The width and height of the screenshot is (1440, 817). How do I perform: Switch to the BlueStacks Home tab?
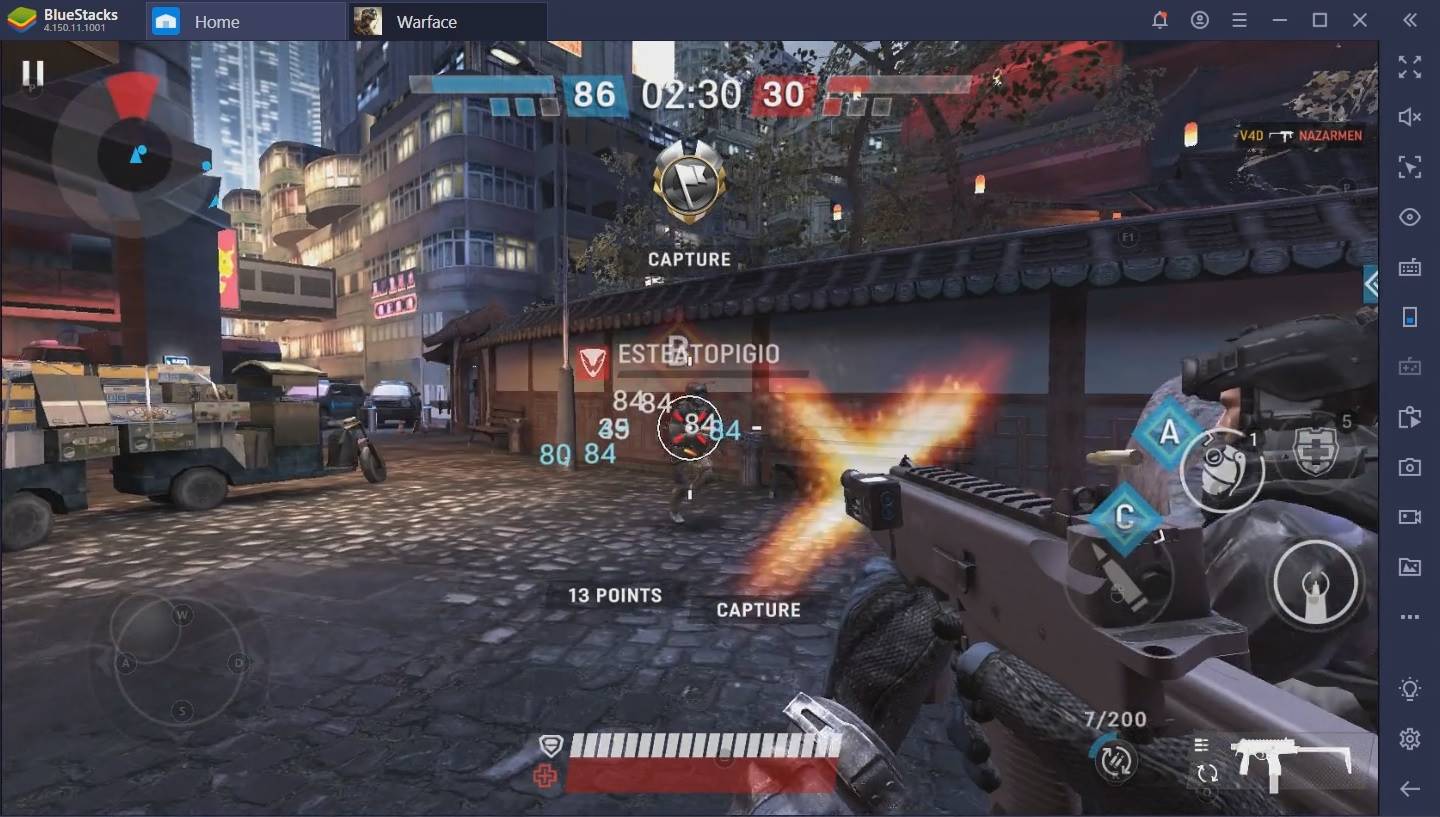click(216, 21)
